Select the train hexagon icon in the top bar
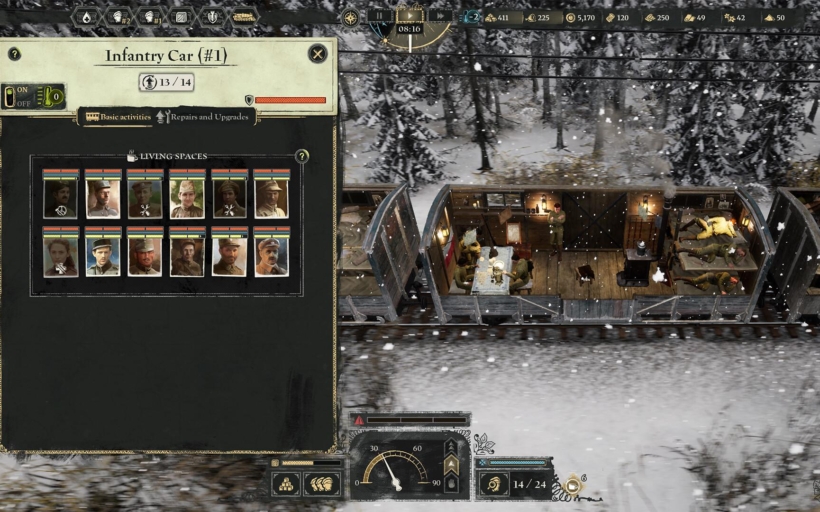The height and width of the screenshot is (512, 820). point(243,17)
